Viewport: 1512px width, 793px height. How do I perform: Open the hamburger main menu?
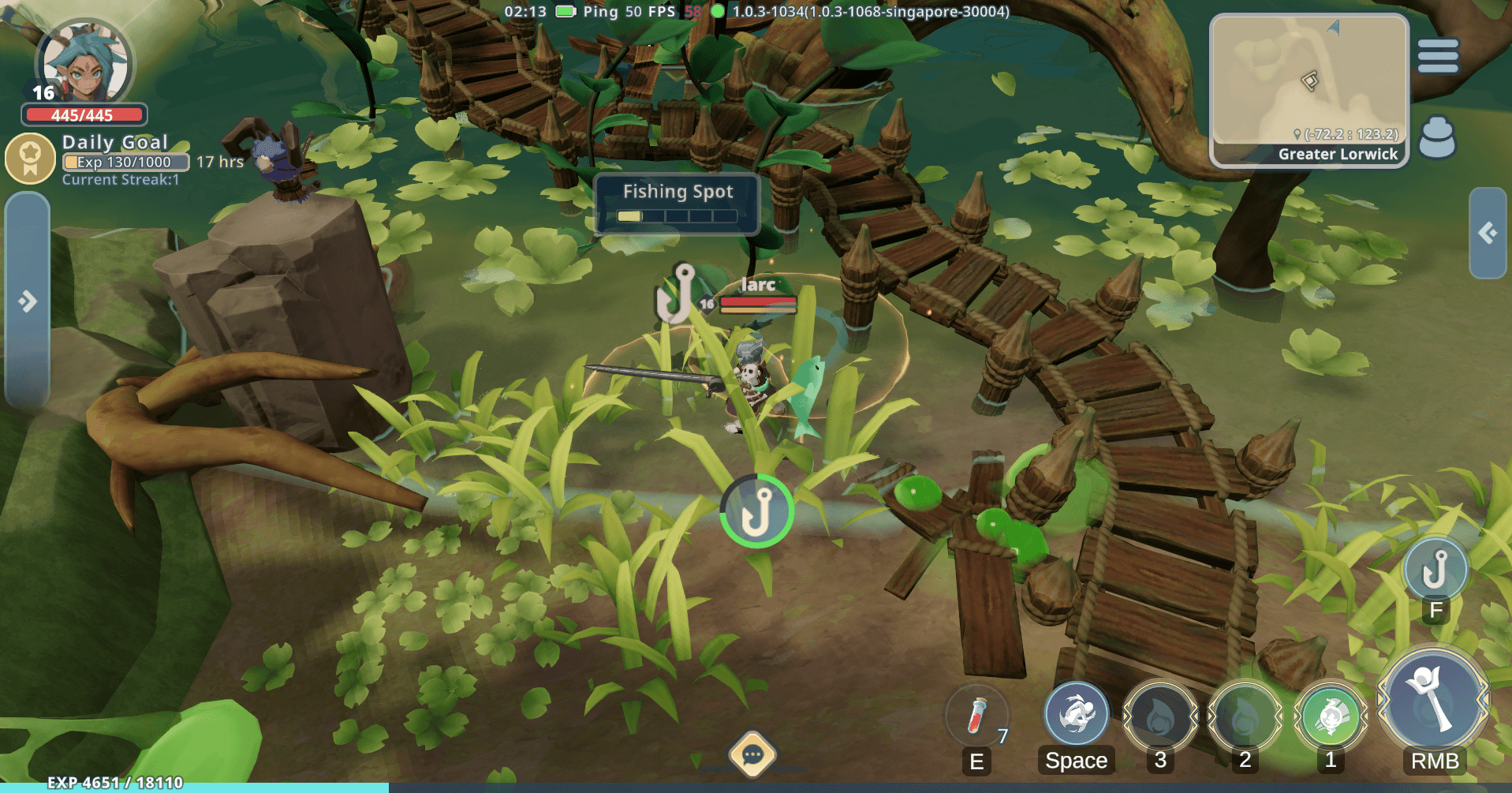[1438, 56]
